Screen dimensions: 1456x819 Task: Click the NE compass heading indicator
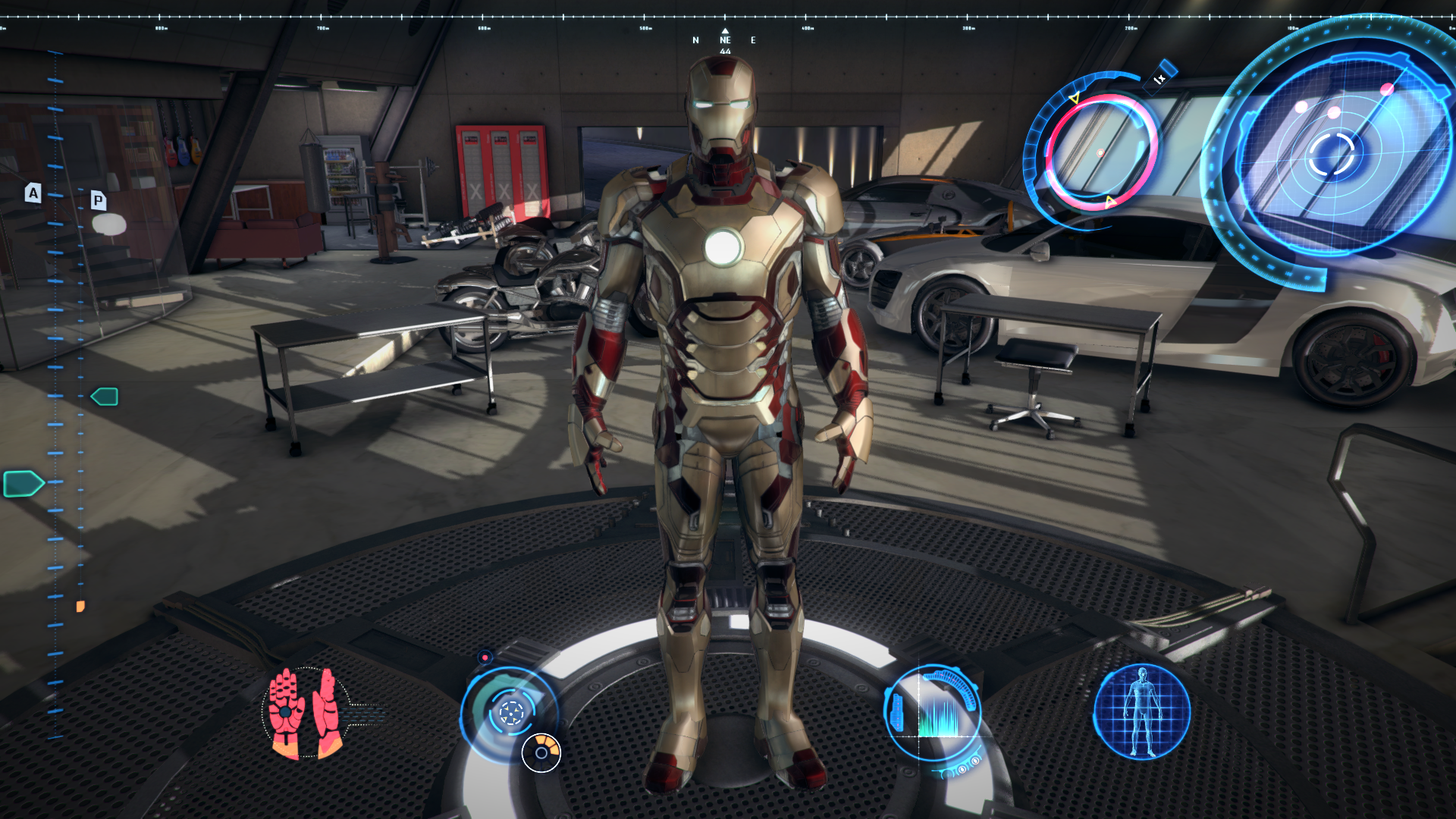(x=725, y=40)
